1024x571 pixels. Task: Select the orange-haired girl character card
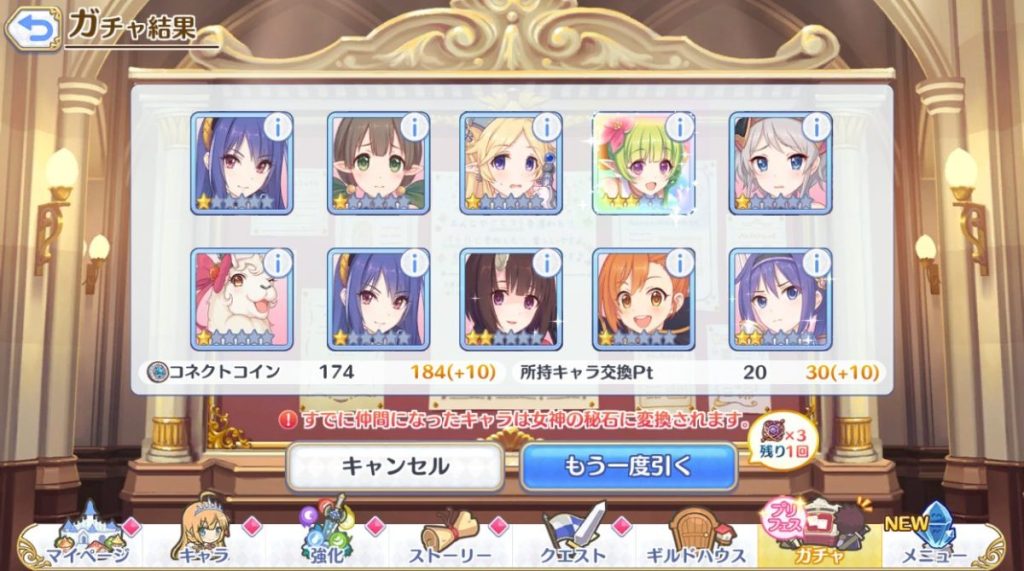pyautogui.click(x=644, y=298)
